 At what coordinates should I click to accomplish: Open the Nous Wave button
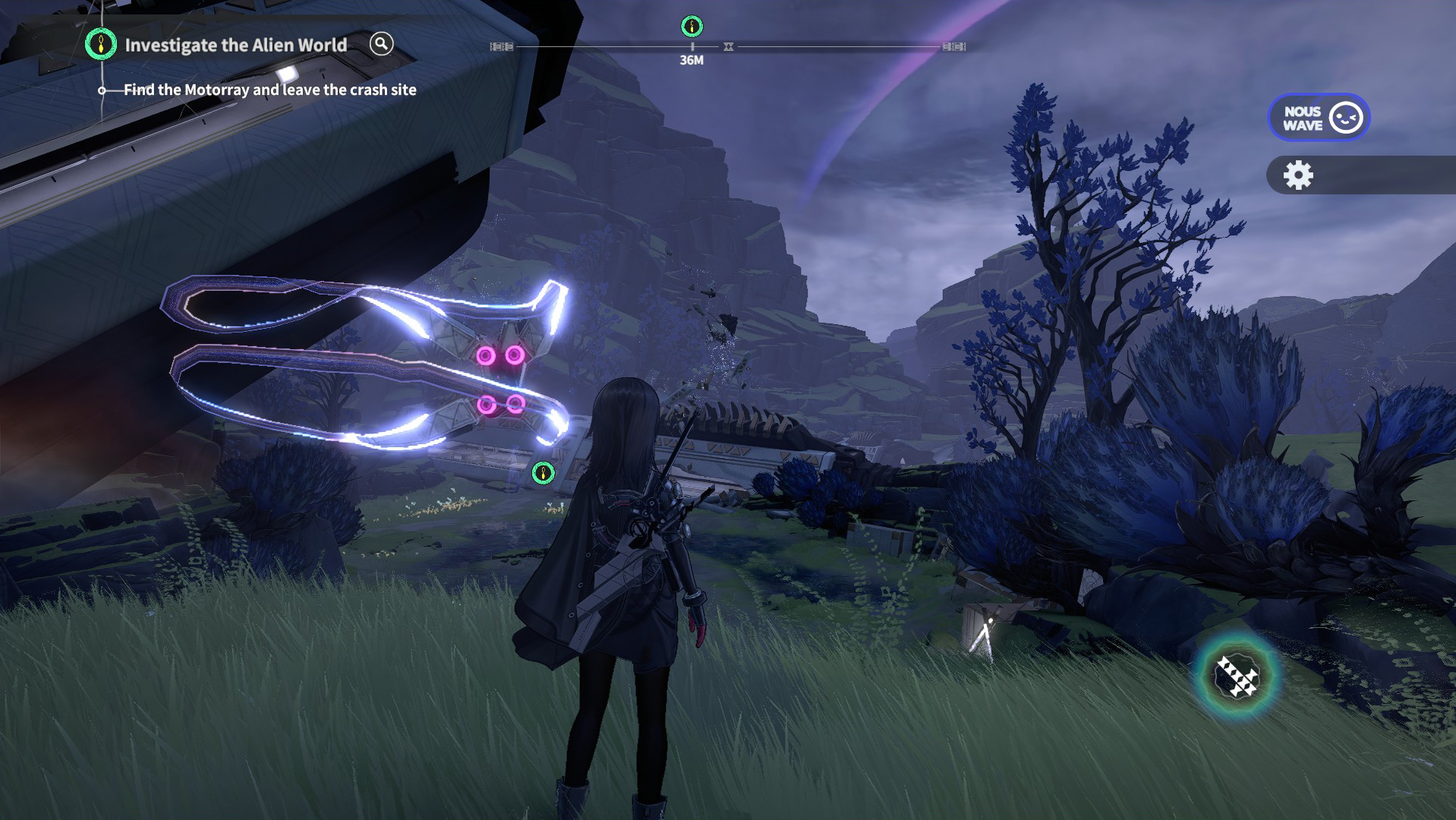tap(1319, 118)
